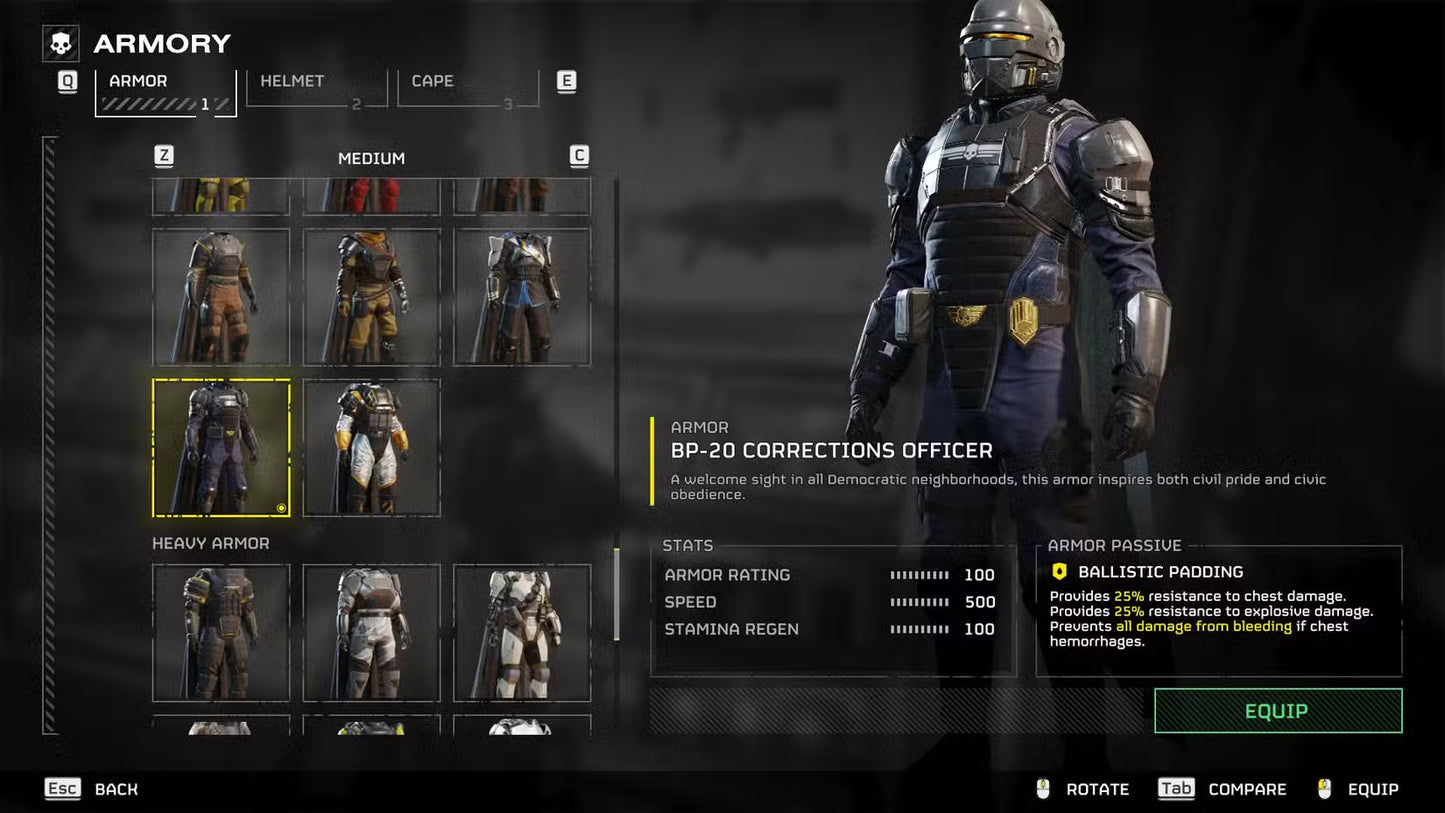Choose the white heavy armor with chest straps
The width and height of the screenshot is (1445, 813).
click(522, 632)
